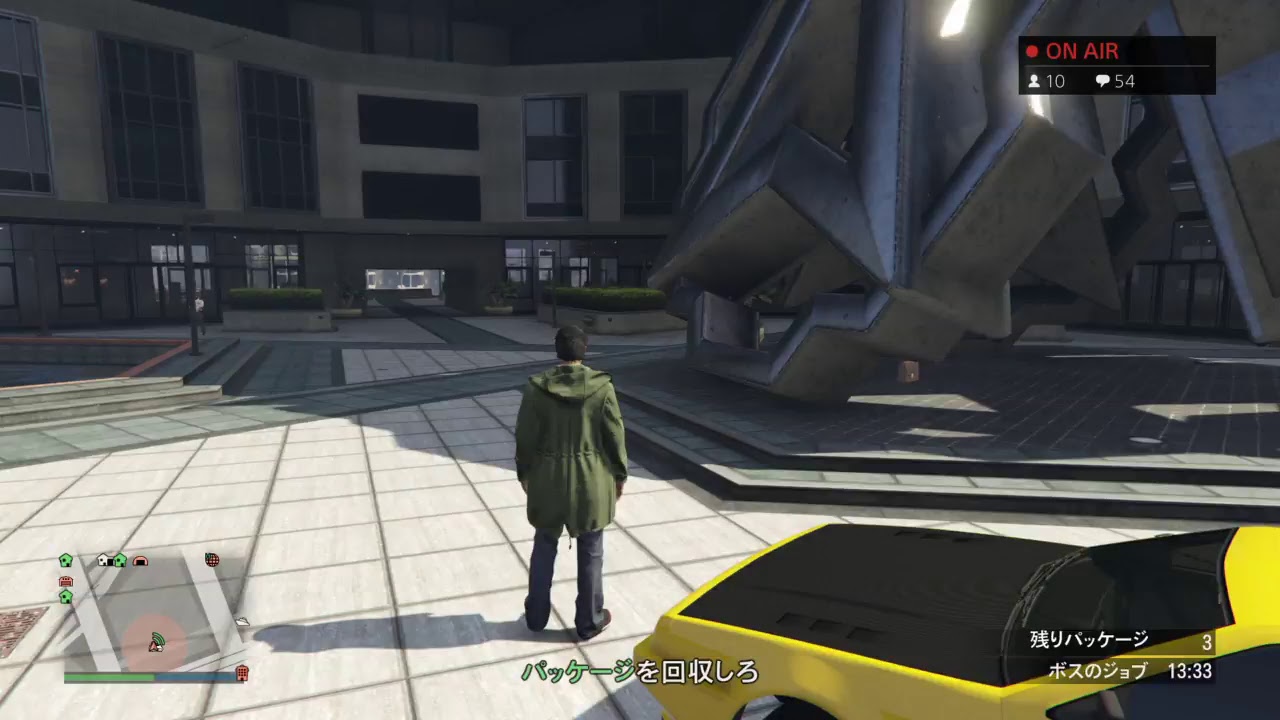The width and height of the screenshot is (1280, 720).
Task: Click the green antenna player marker on the minimap
Action: point(158,640)
